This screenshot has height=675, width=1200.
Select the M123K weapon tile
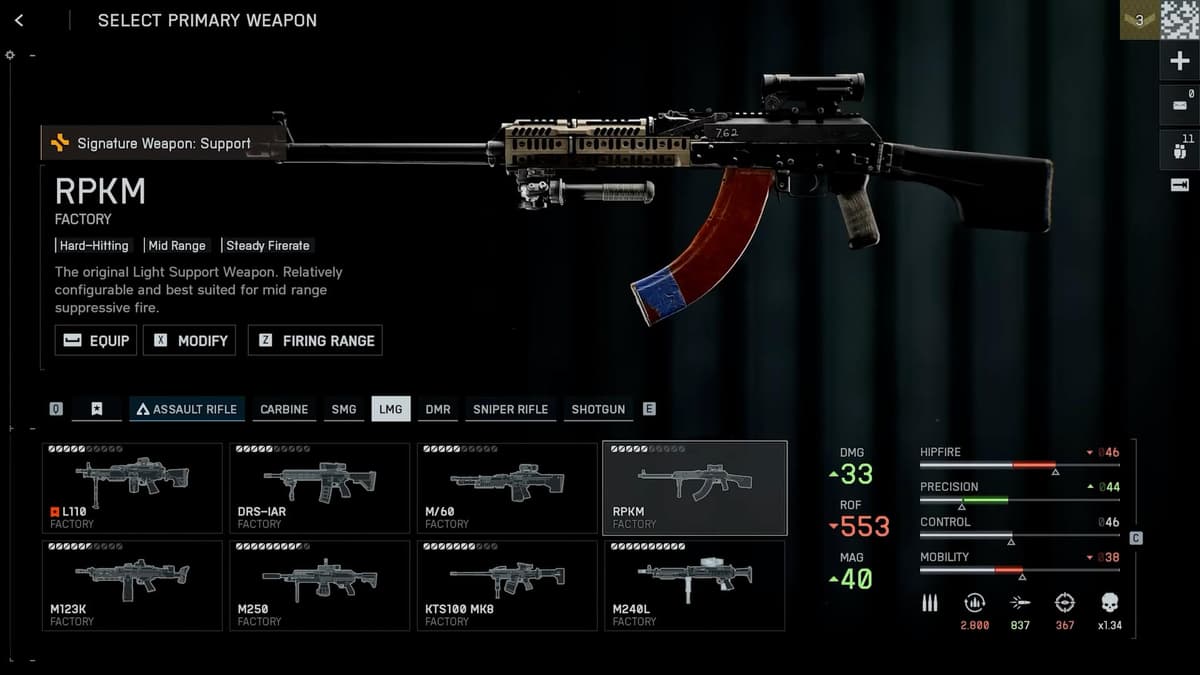(x=132, y=586)
